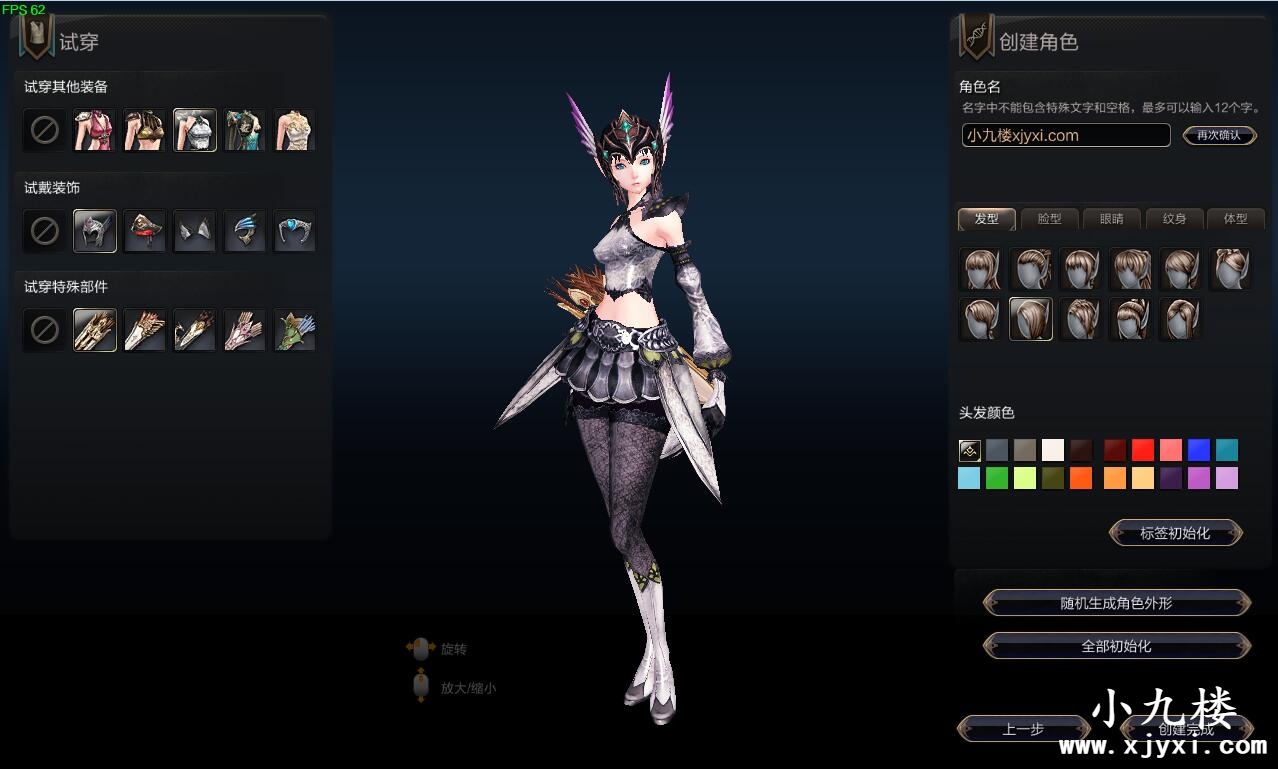Reset everything with 全部初始化

point(1116,646)
